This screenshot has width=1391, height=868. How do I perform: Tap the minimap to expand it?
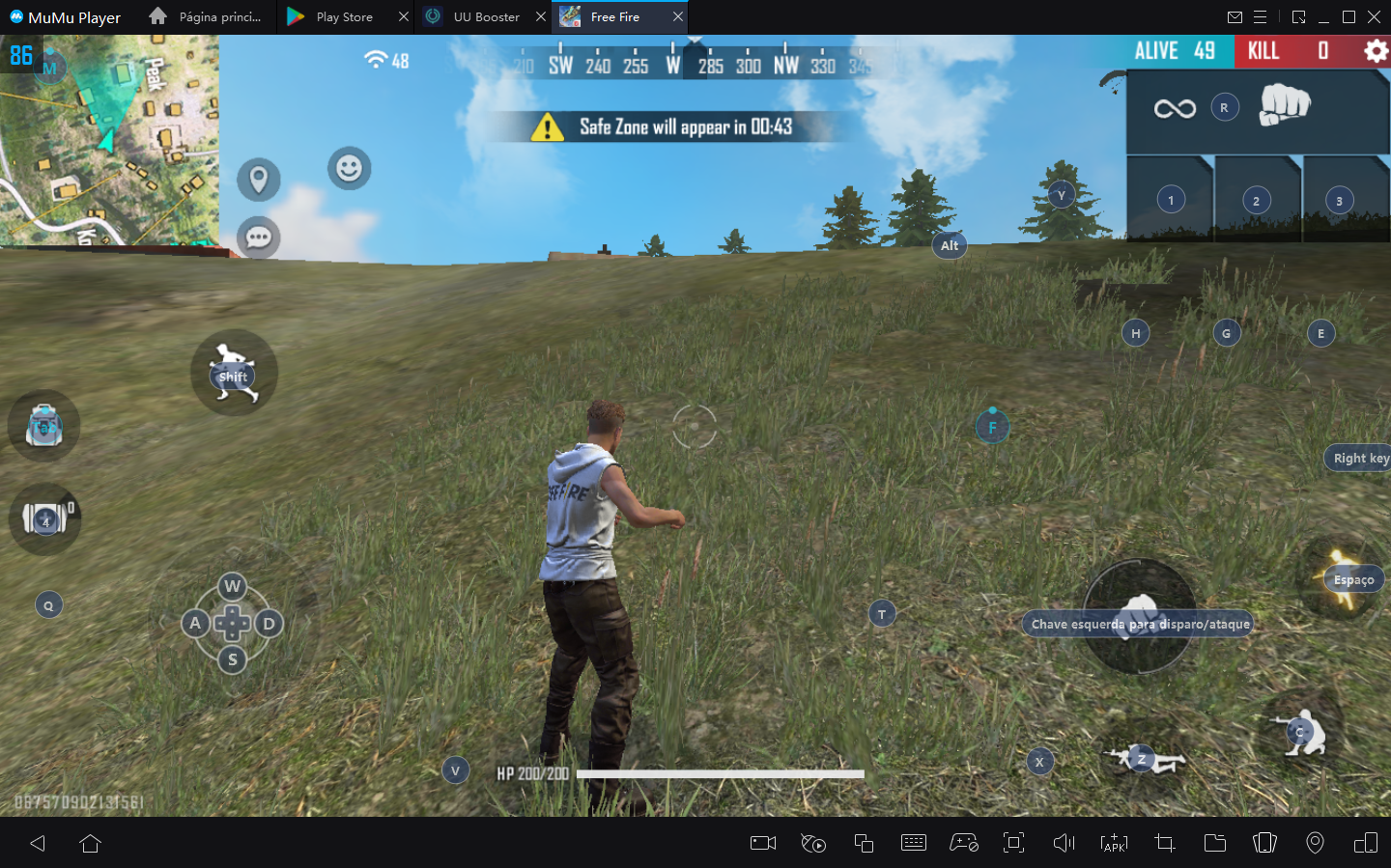point(109,140)
